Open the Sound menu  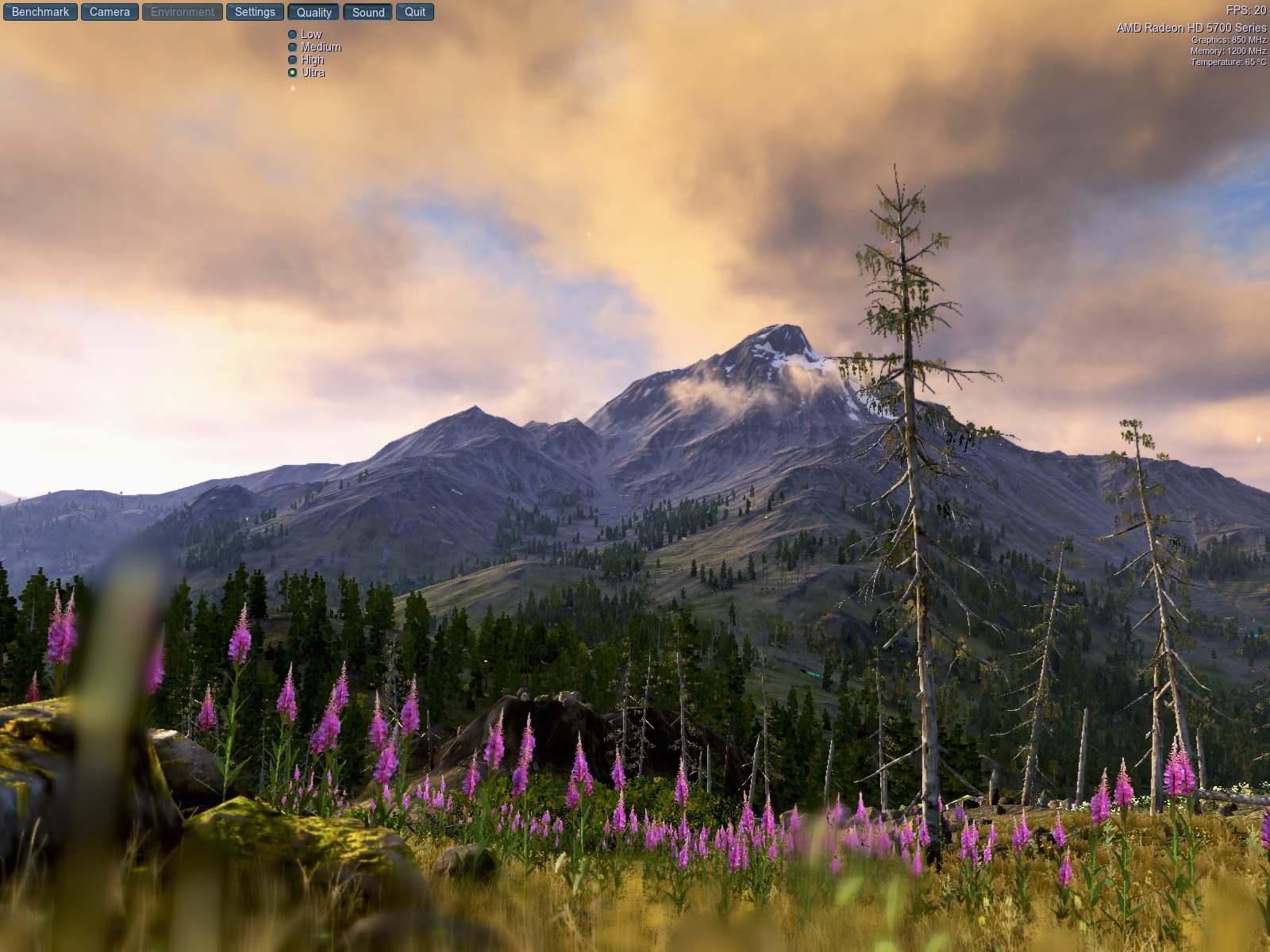click(x=368, y=12)
